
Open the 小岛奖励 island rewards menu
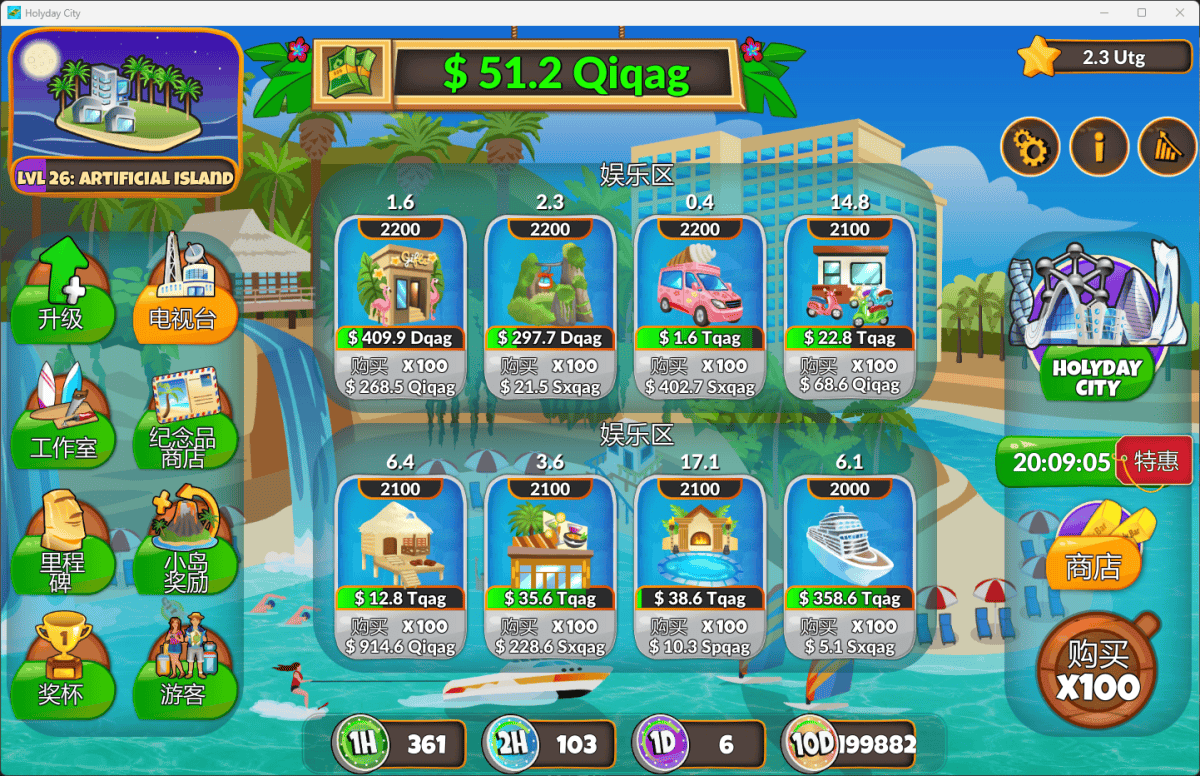[x=185, y=545]
